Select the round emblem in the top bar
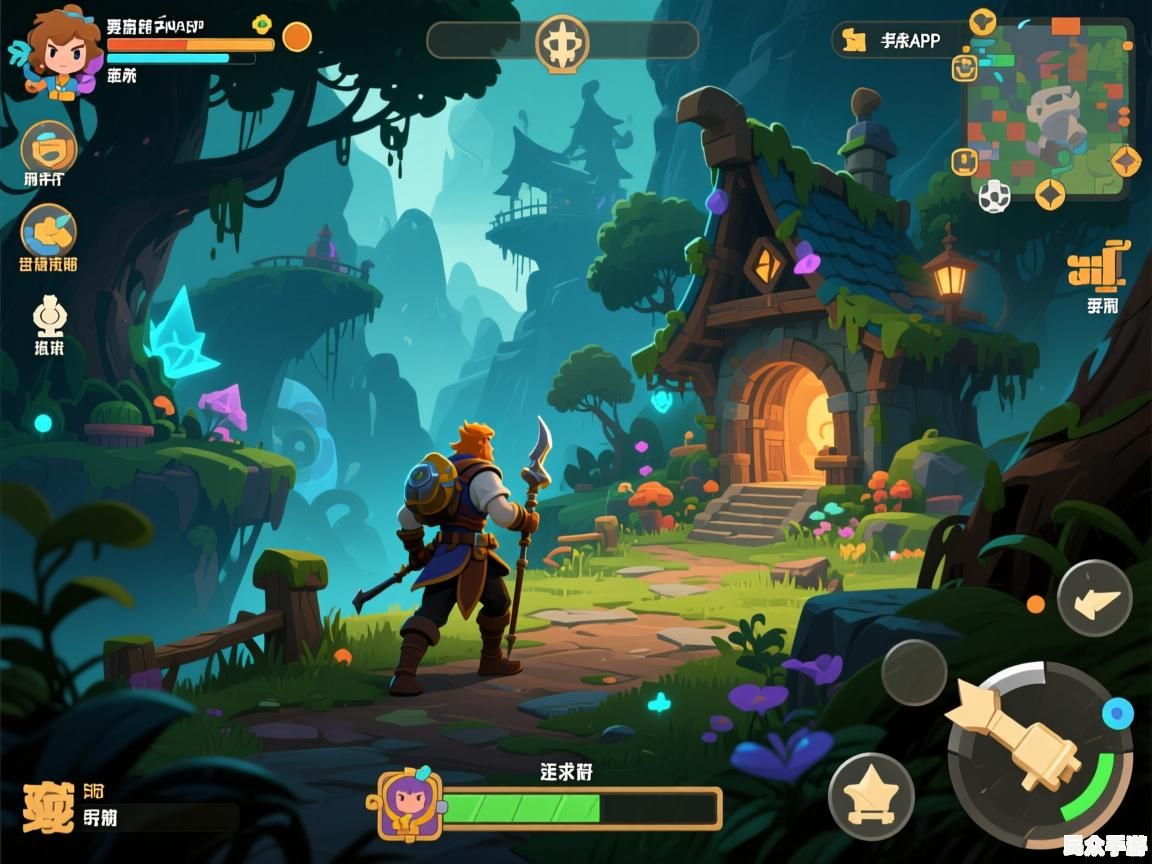Image resolution: width=1152 pixels, height=864 pixels. tap(562, 42)
